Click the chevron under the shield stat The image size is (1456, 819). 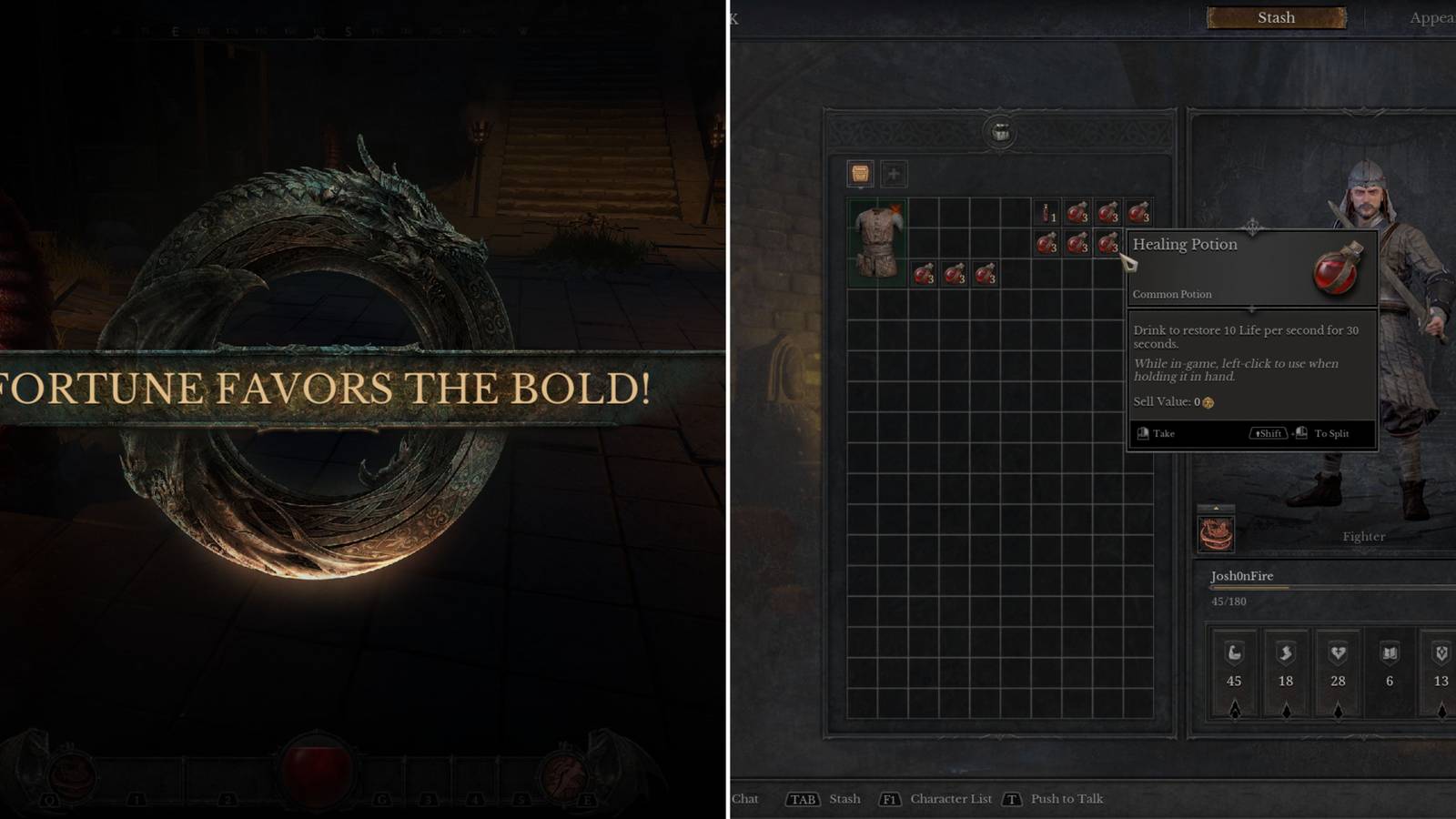(x=1442, y=710)
